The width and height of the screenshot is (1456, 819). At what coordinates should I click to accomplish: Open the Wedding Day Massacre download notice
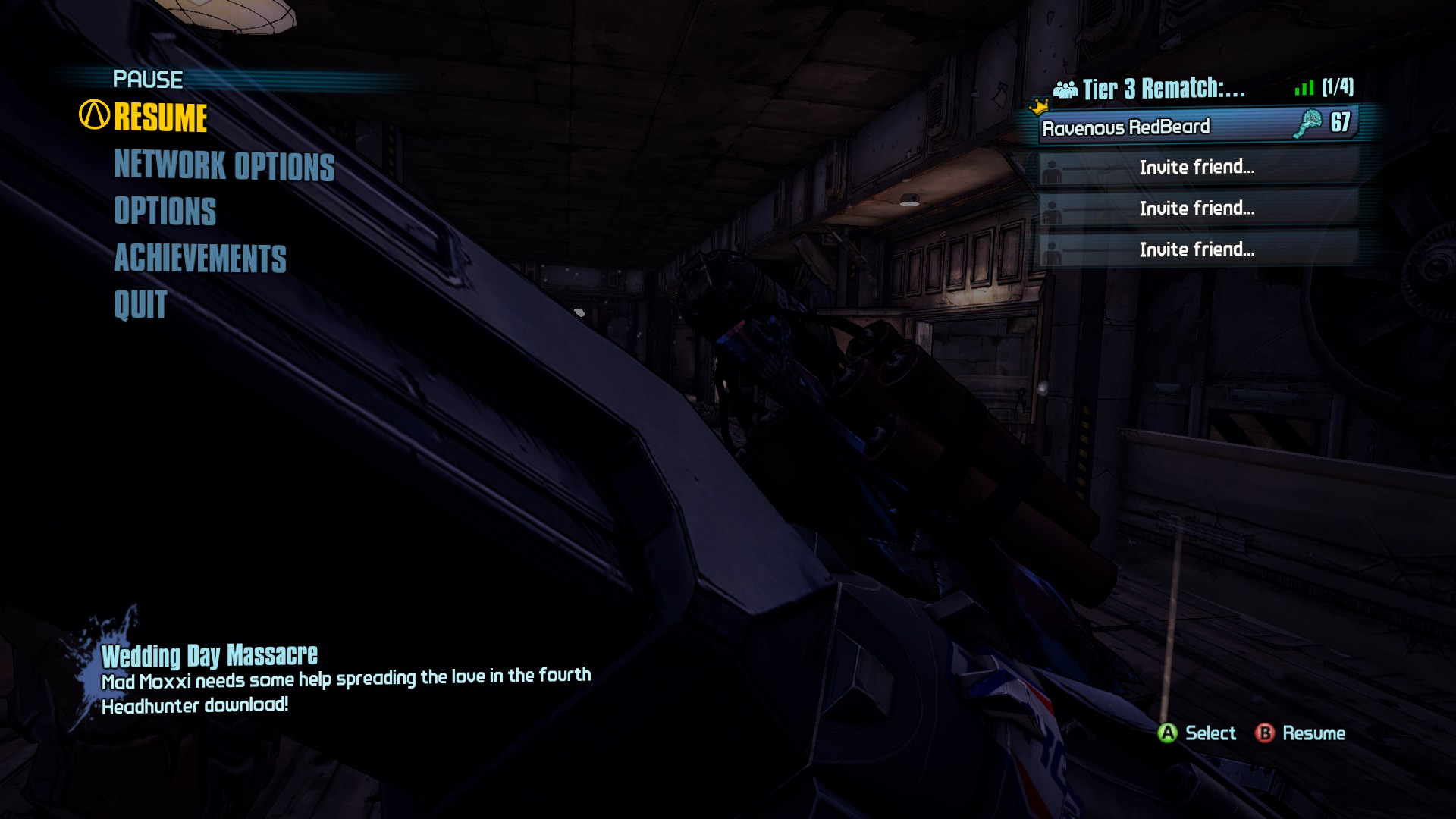(209, 655)
